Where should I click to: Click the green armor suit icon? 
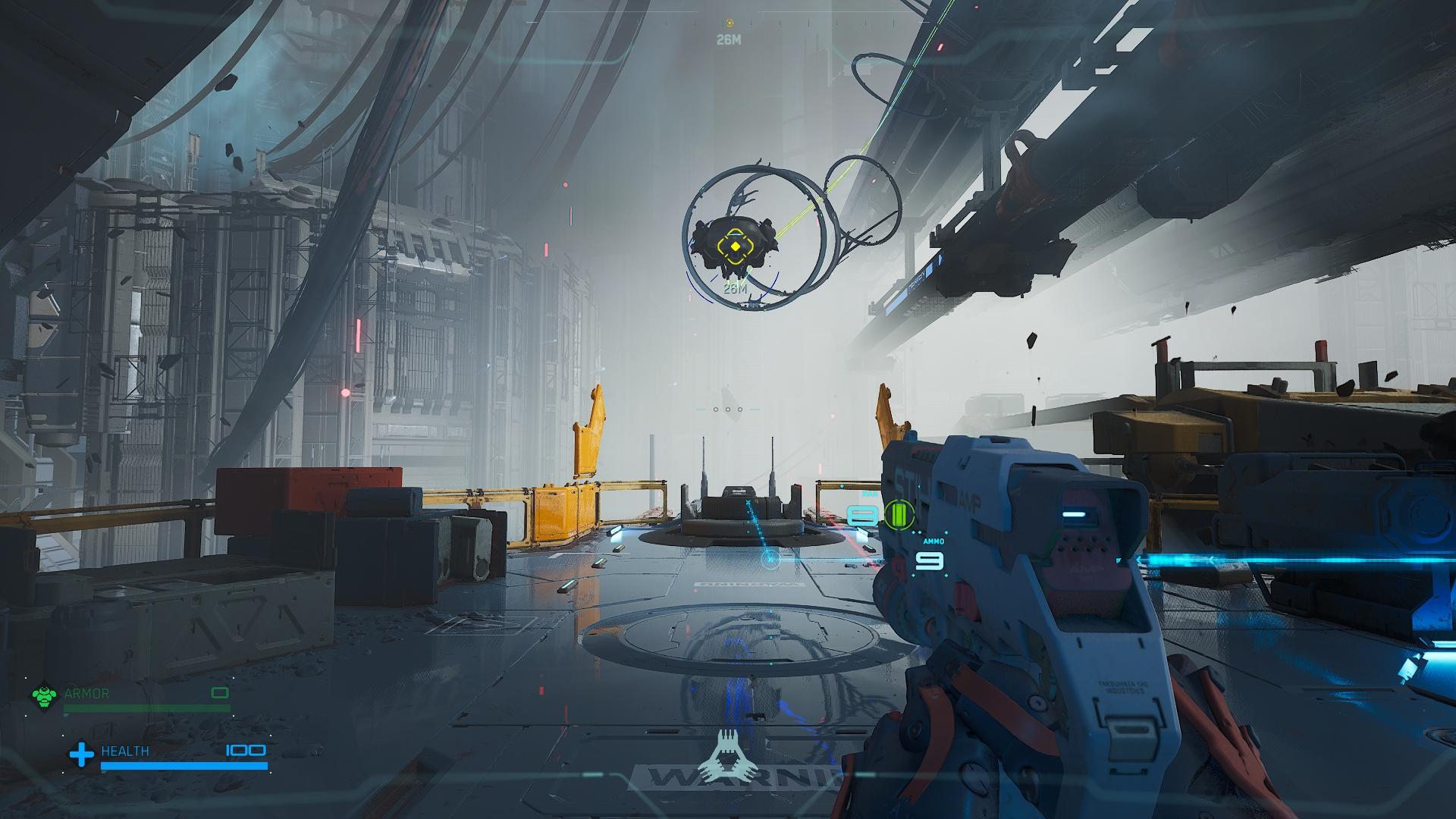44,696
